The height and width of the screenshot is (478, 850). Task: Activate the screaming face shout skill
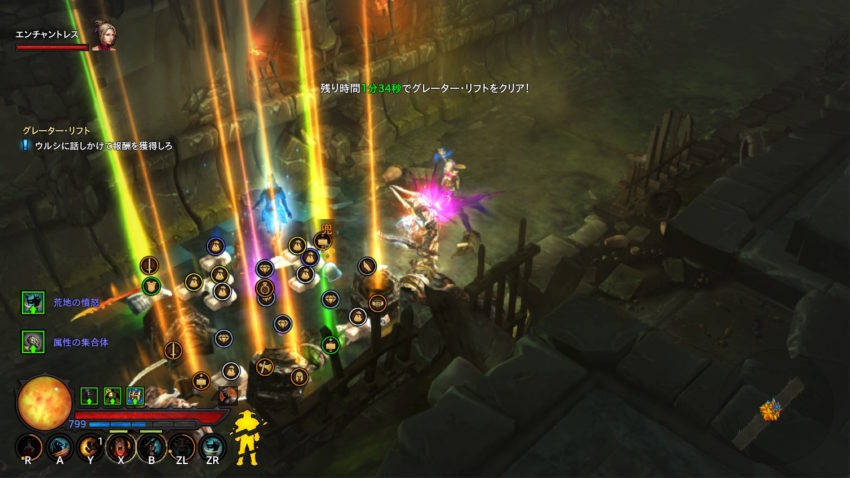tap(122, 447)
